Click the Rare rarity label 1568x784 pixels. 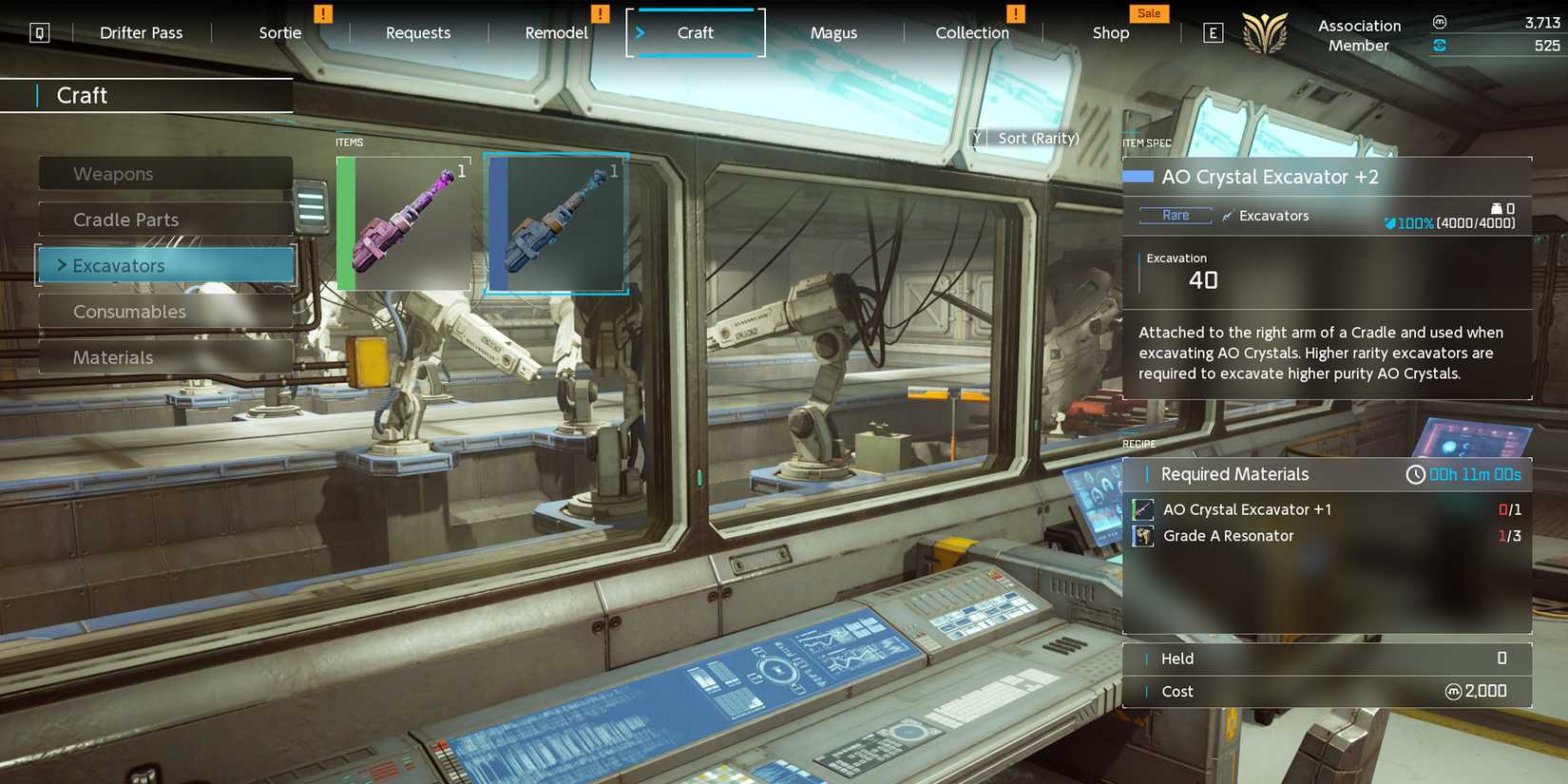[1175, 215]
